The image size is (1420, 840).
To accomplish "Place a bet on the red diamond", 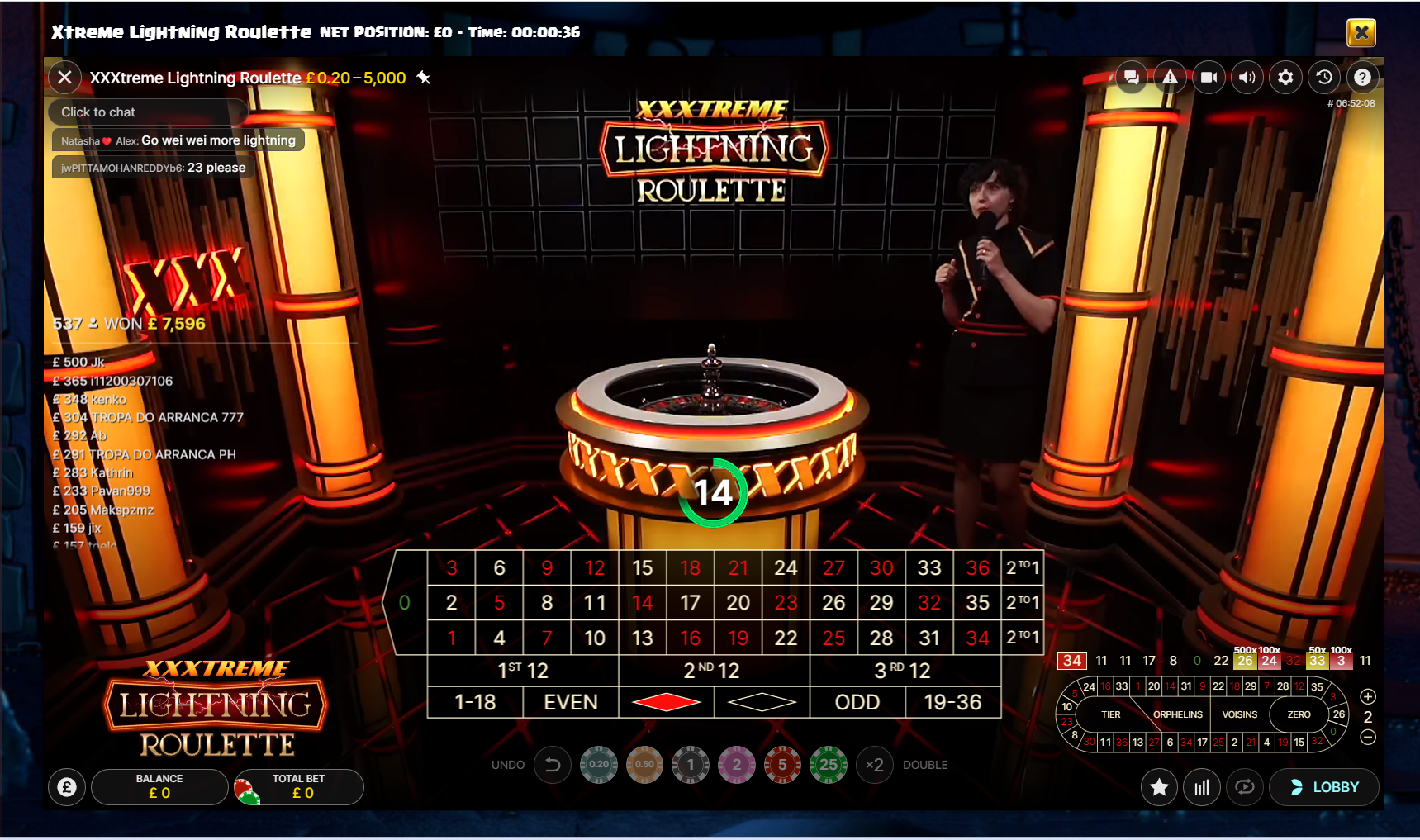I will [665, 701].
